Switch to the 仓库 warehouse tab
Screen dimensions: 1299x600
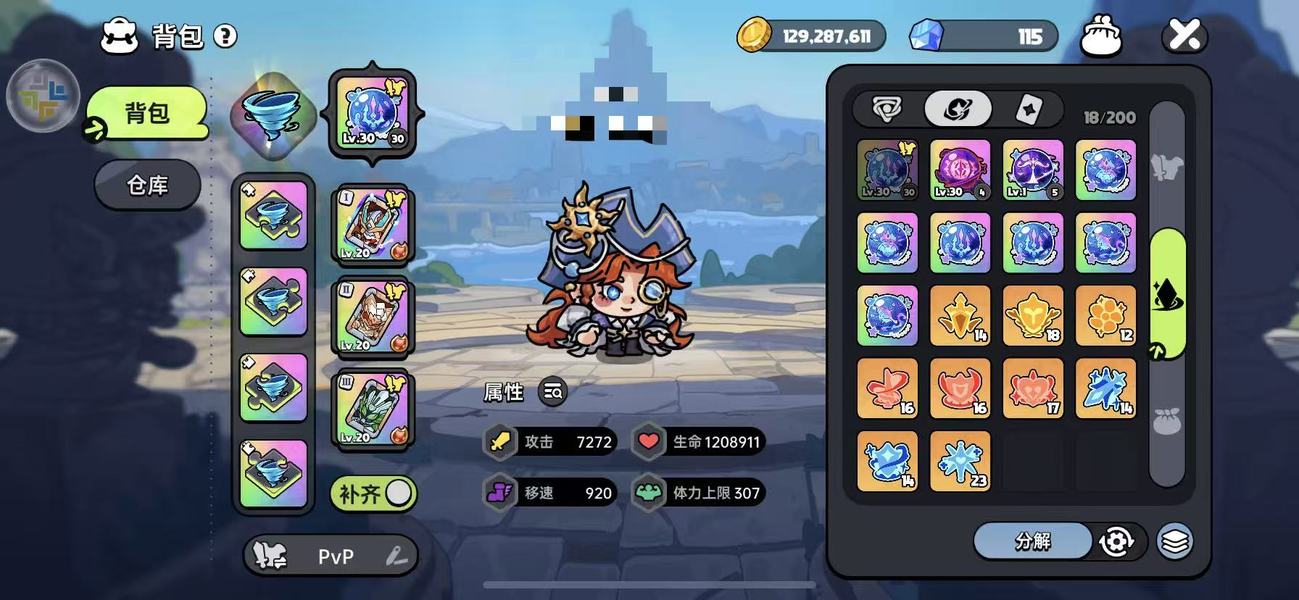tap(147, 185)
